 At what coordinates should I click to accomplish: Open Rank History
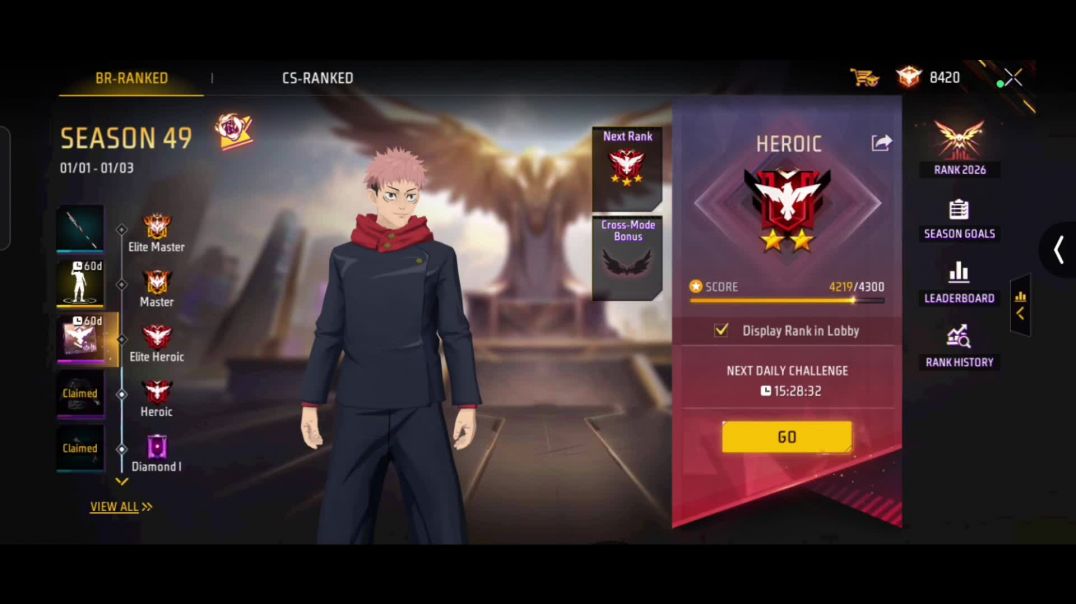click(x=959, y=347)
